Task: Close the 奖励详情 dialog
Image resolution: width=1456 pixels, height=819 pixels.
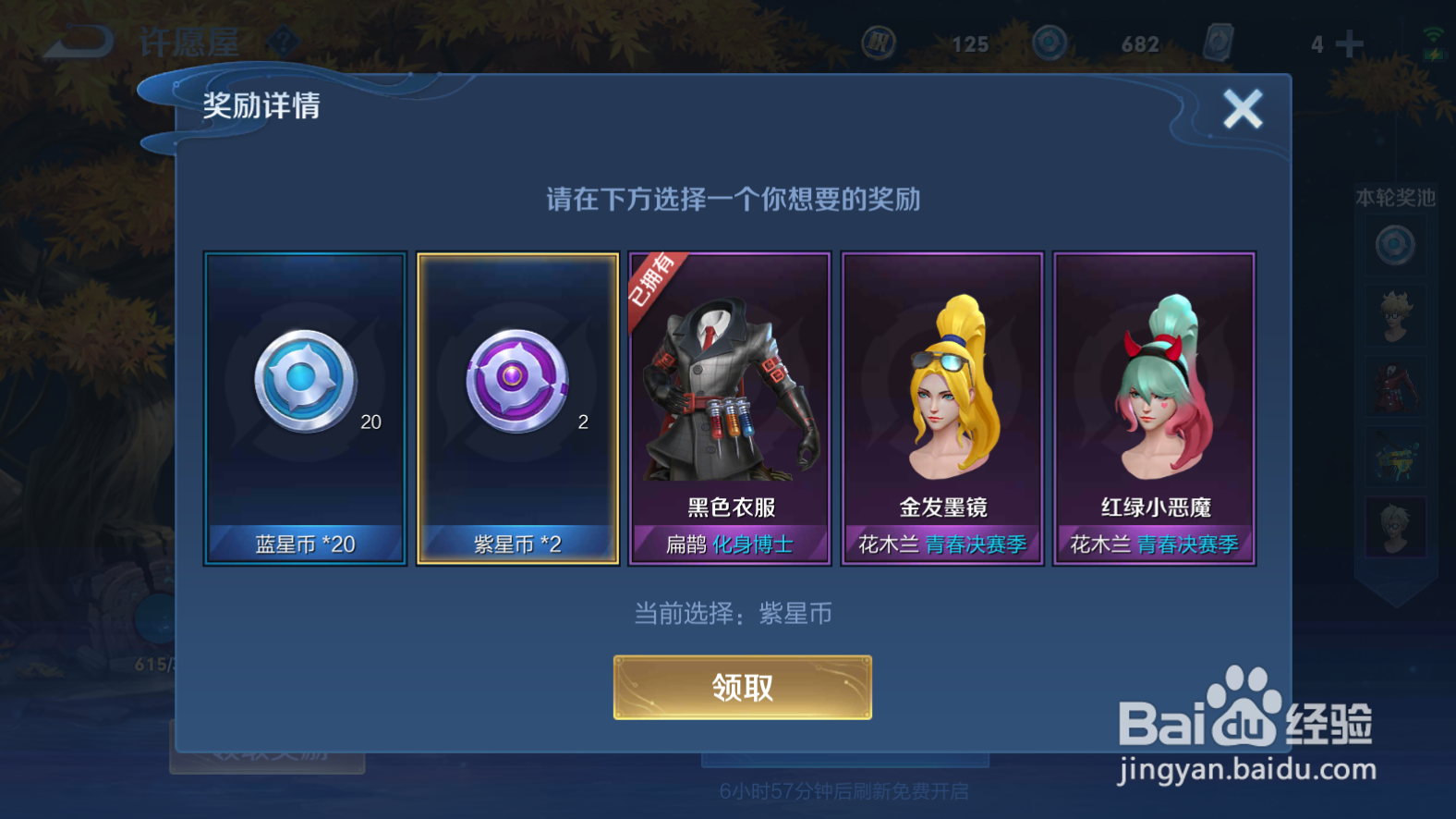Action: tap(1244, 108)
